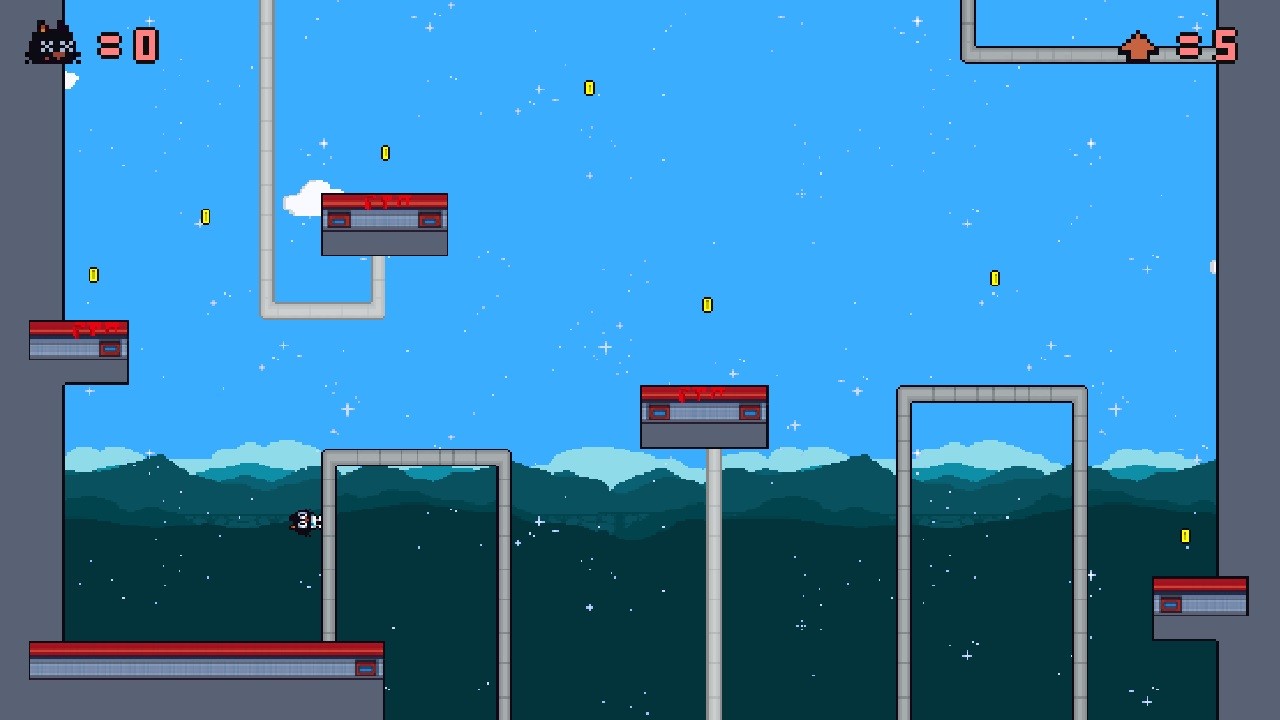Click the player cat clinging to the pipe
The image size is (1280, 720).
click(x=305, y=521)
